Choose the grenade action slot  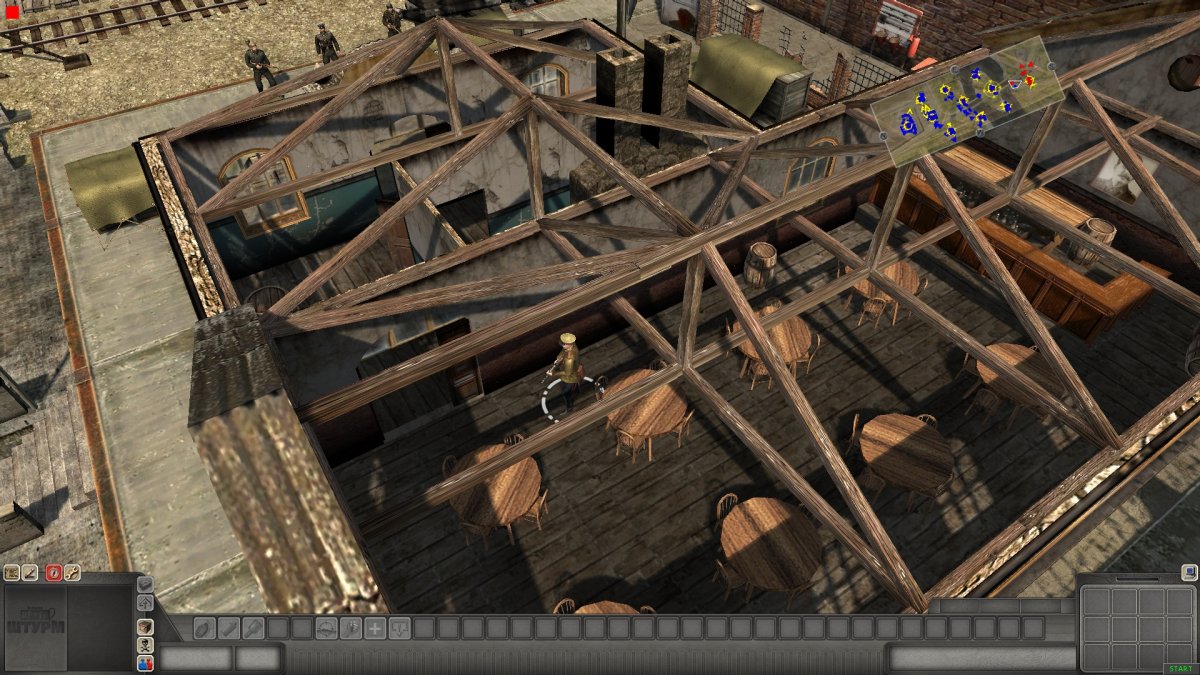coord(204,628)
